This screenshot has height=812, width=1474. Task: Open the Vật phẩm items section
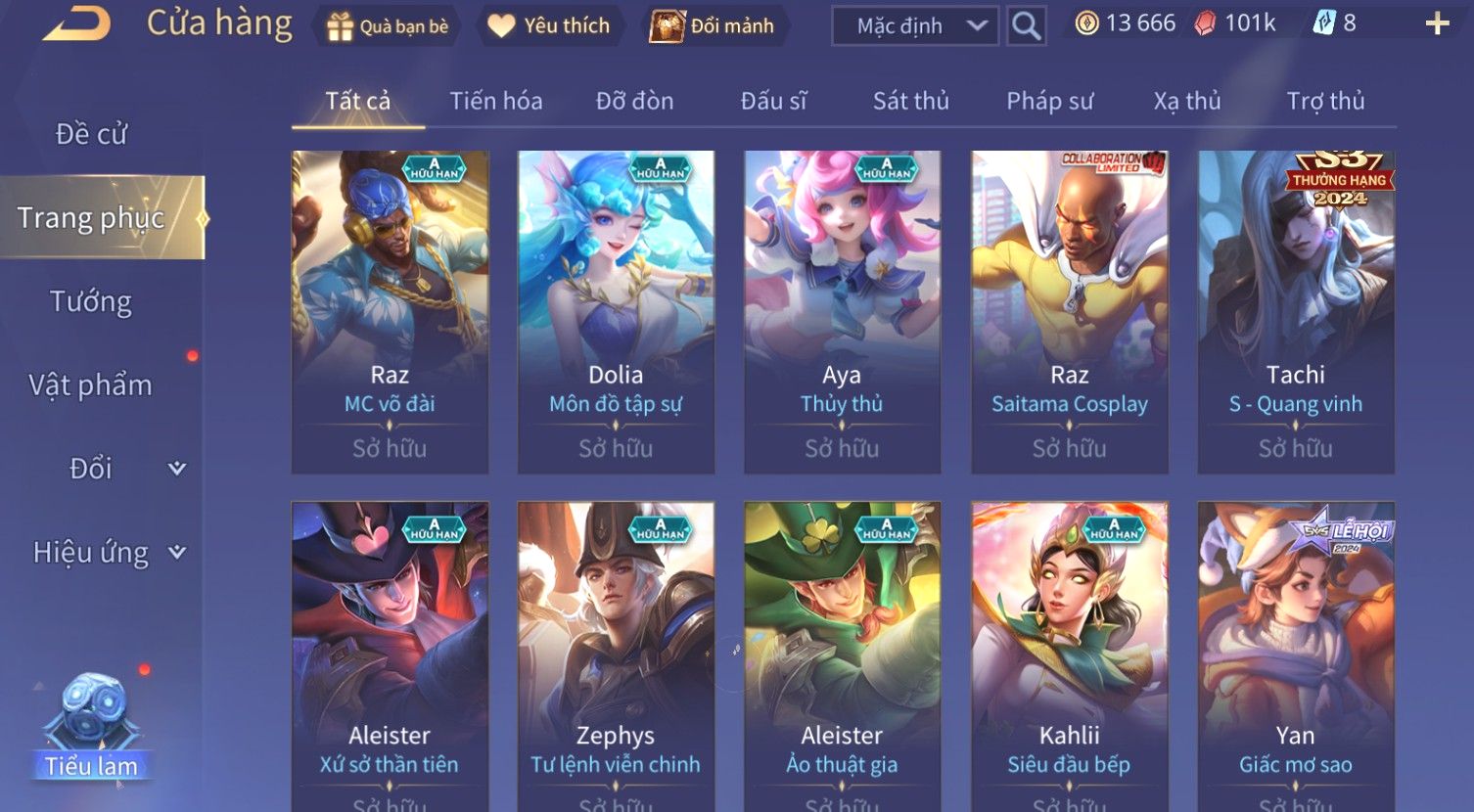[91, 385]
